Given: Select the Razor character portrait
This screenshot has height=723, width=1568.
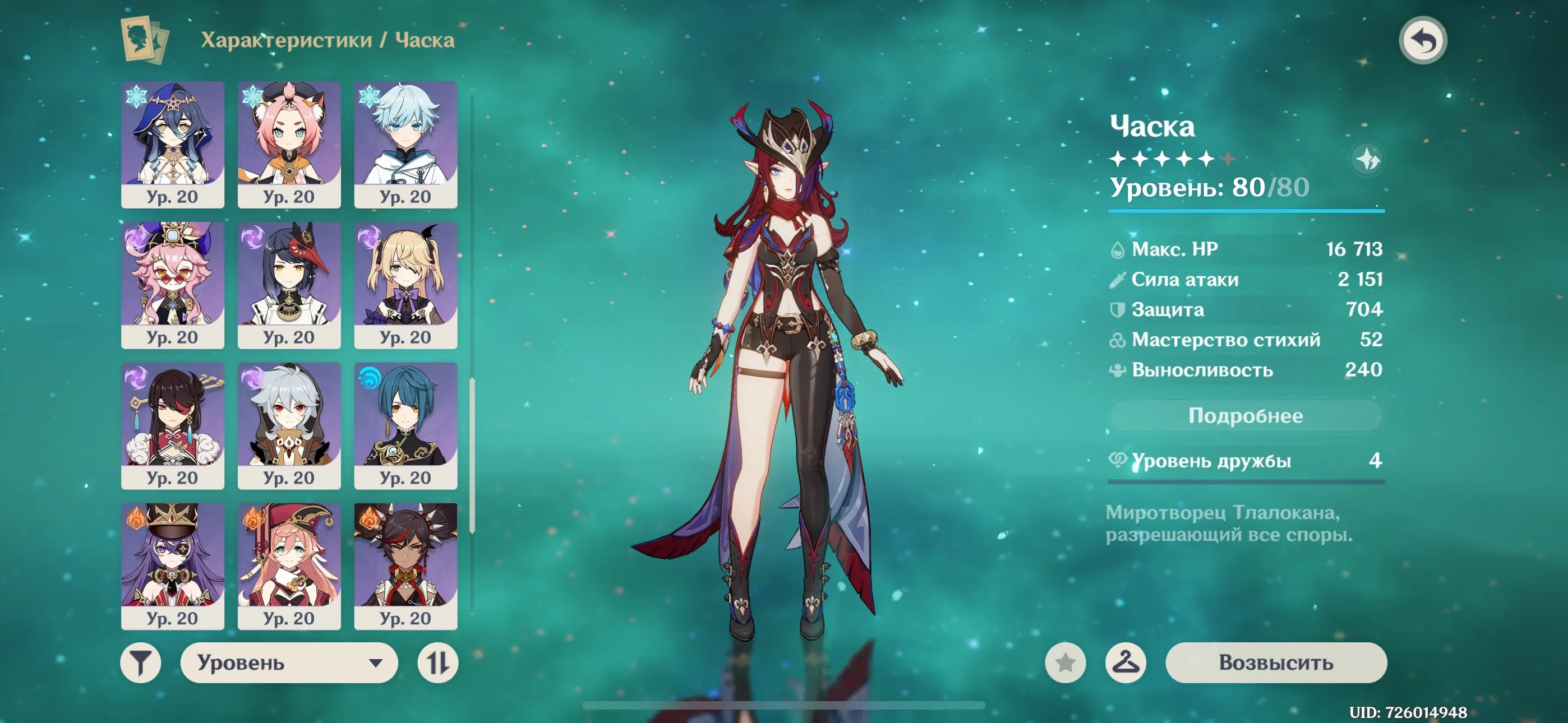Looking at the screenshot, I should coord(288,426).
